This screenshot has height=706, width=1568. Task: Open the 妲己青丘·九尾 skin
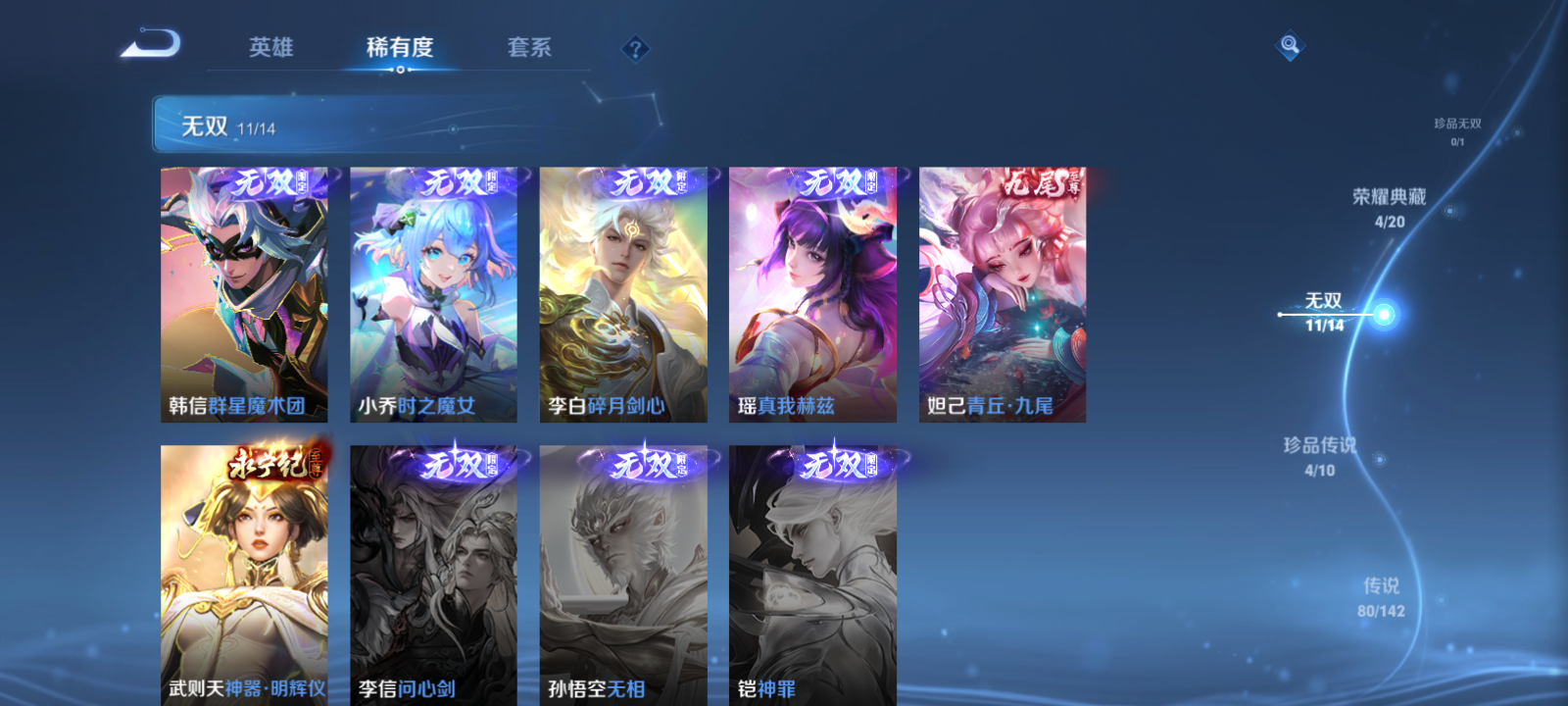click(x=1003, y=294)
